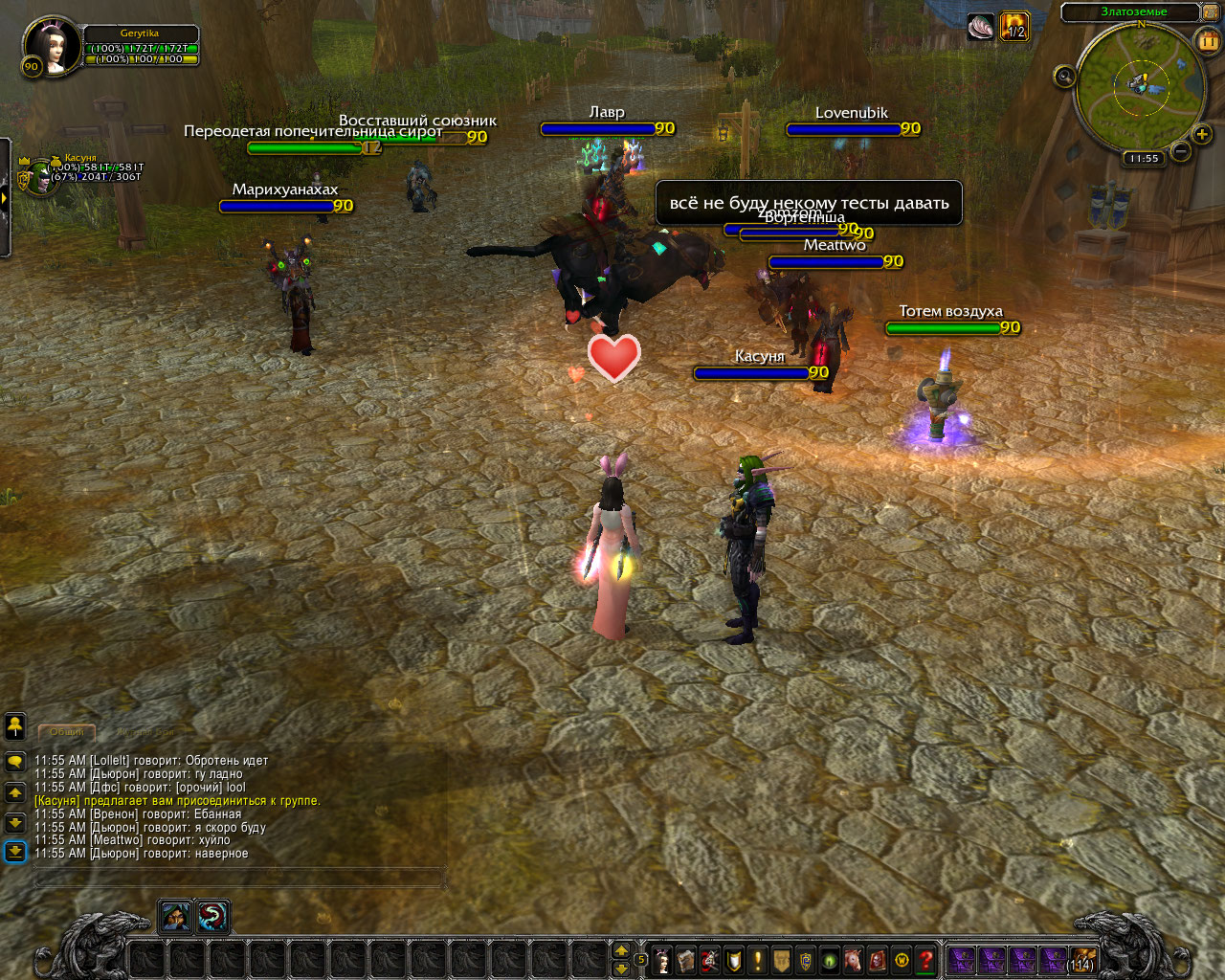Jump chat to the latest message

(x=15, y=850)
